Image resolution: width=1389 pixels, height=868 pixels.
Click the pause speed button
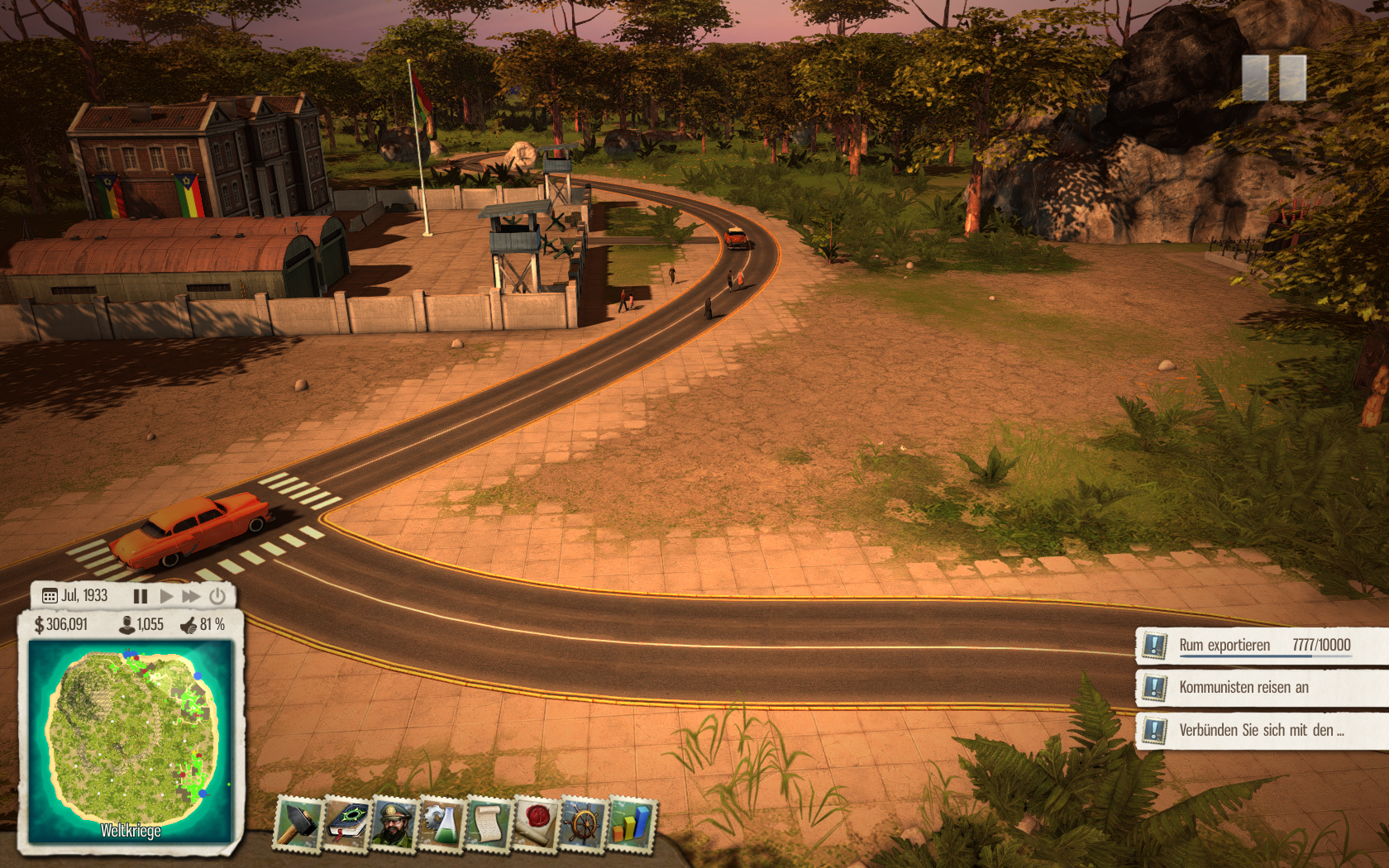(x=141, y=596)
